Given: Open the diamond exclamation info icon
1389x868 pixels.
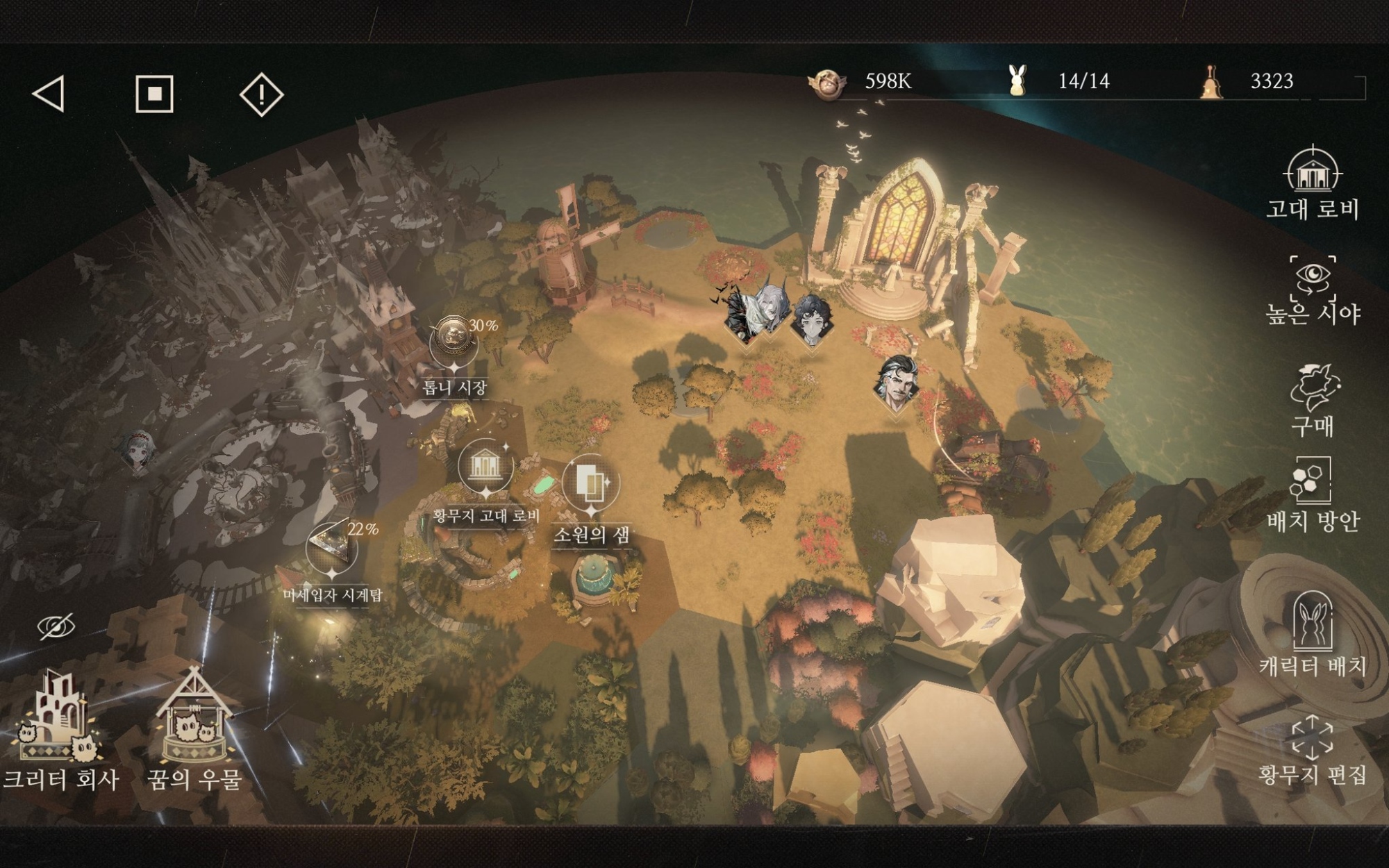Looking at the screenshot, I should coord(261,94).
